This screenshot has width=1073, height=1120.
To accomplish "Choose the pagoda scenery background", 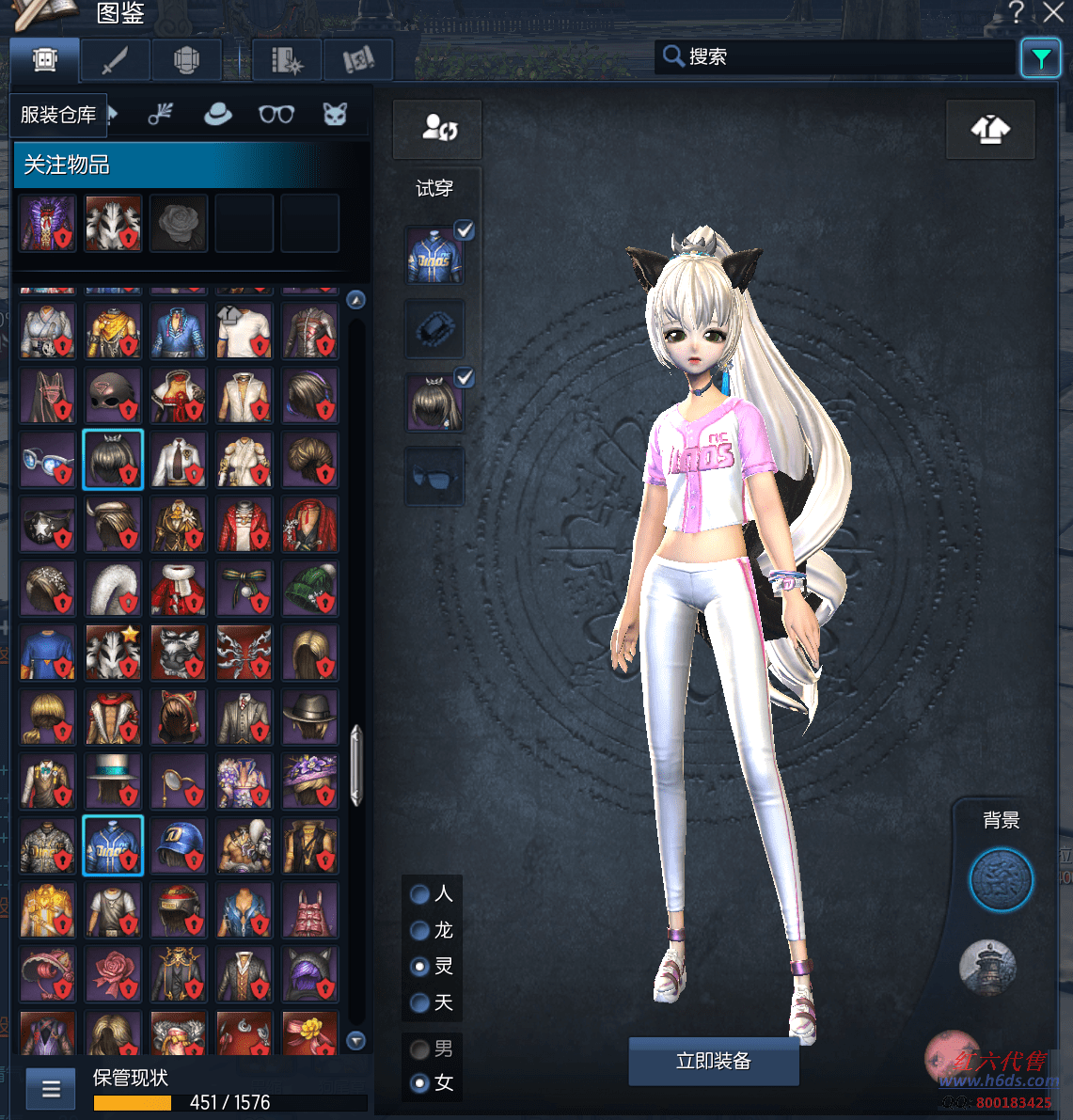I will click(x=987, y=967).
